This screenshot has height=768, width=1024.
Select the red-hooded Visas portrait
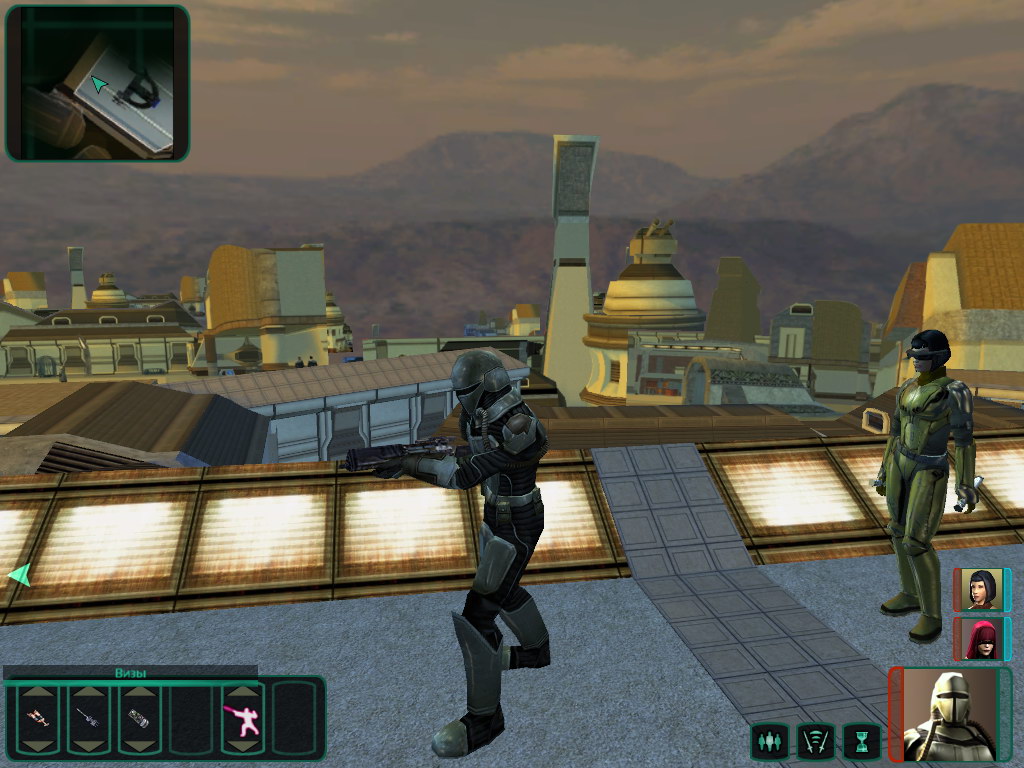[980, 639]
